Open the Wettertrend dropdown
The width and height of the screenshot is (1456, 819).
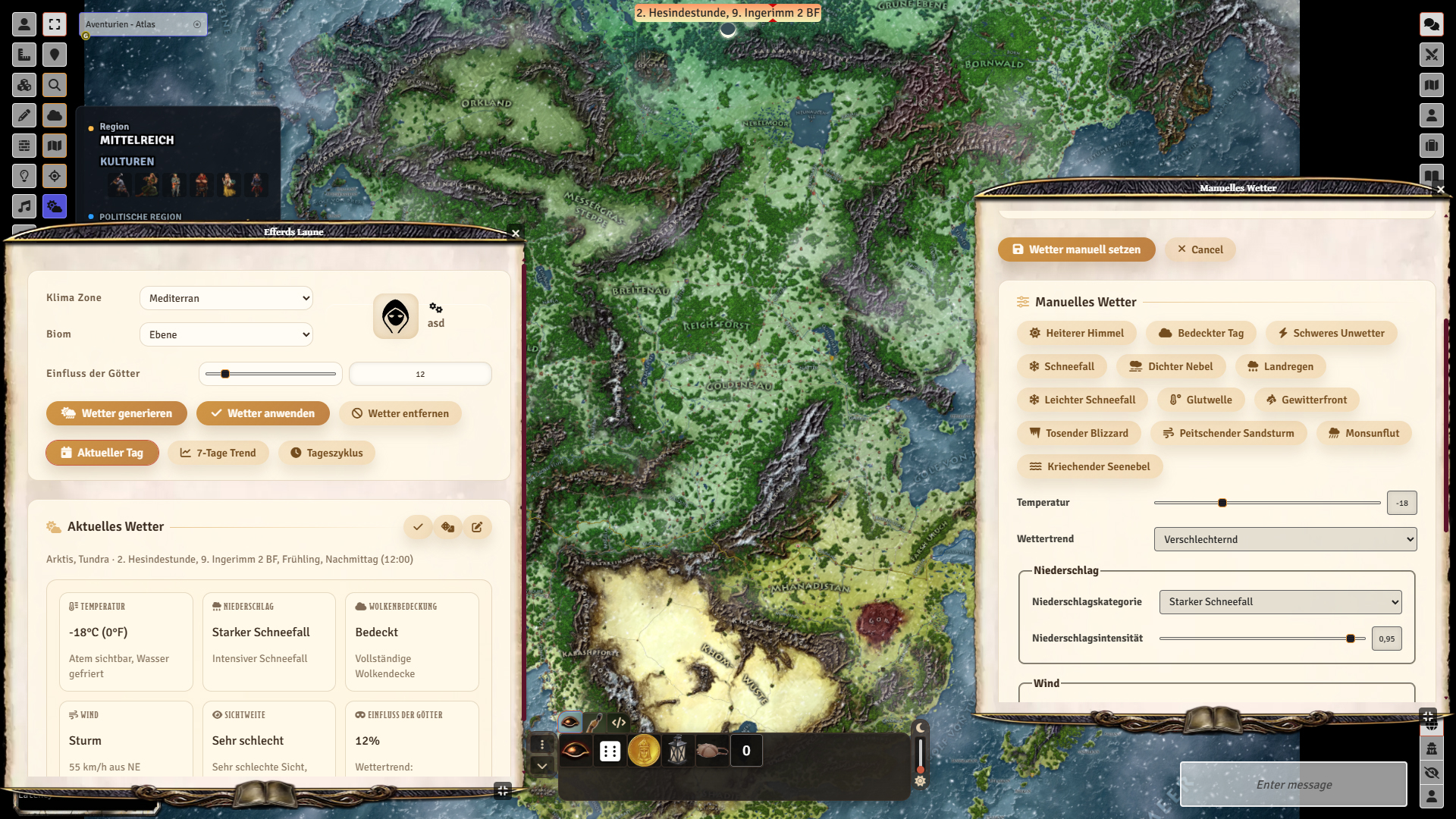click(x=1285, y=539)
